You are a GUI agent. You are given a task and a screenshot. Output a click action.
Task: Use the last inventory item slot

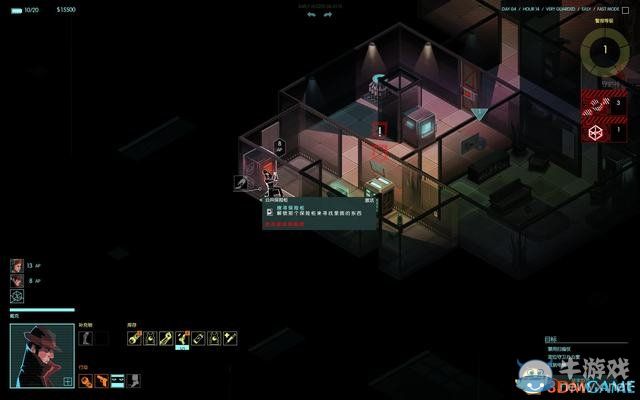[x=230, y=338]
